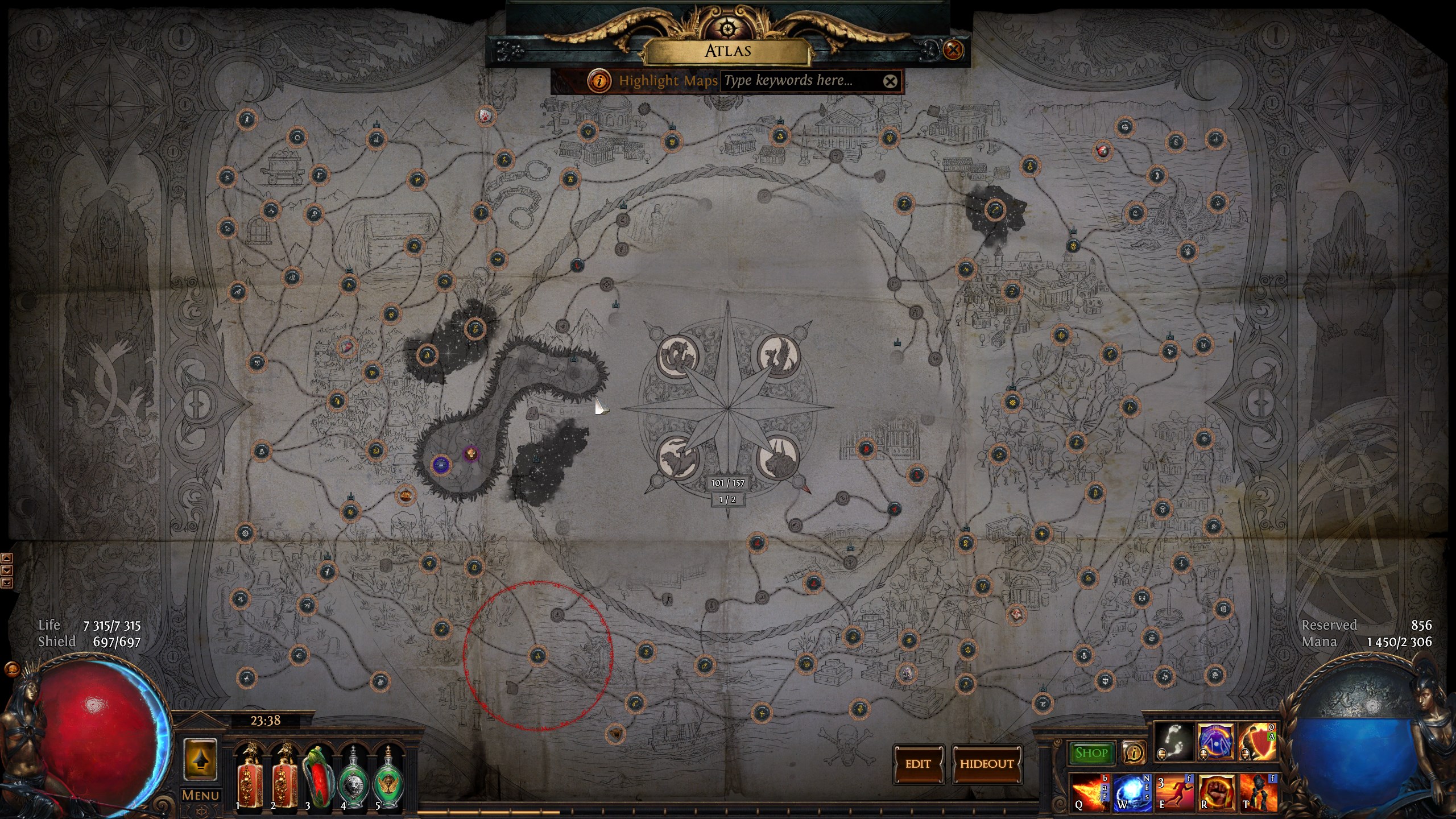Open the green Shop button
The width and height of the screenshot is (1456, 819).
click(x=1091, y=753)
